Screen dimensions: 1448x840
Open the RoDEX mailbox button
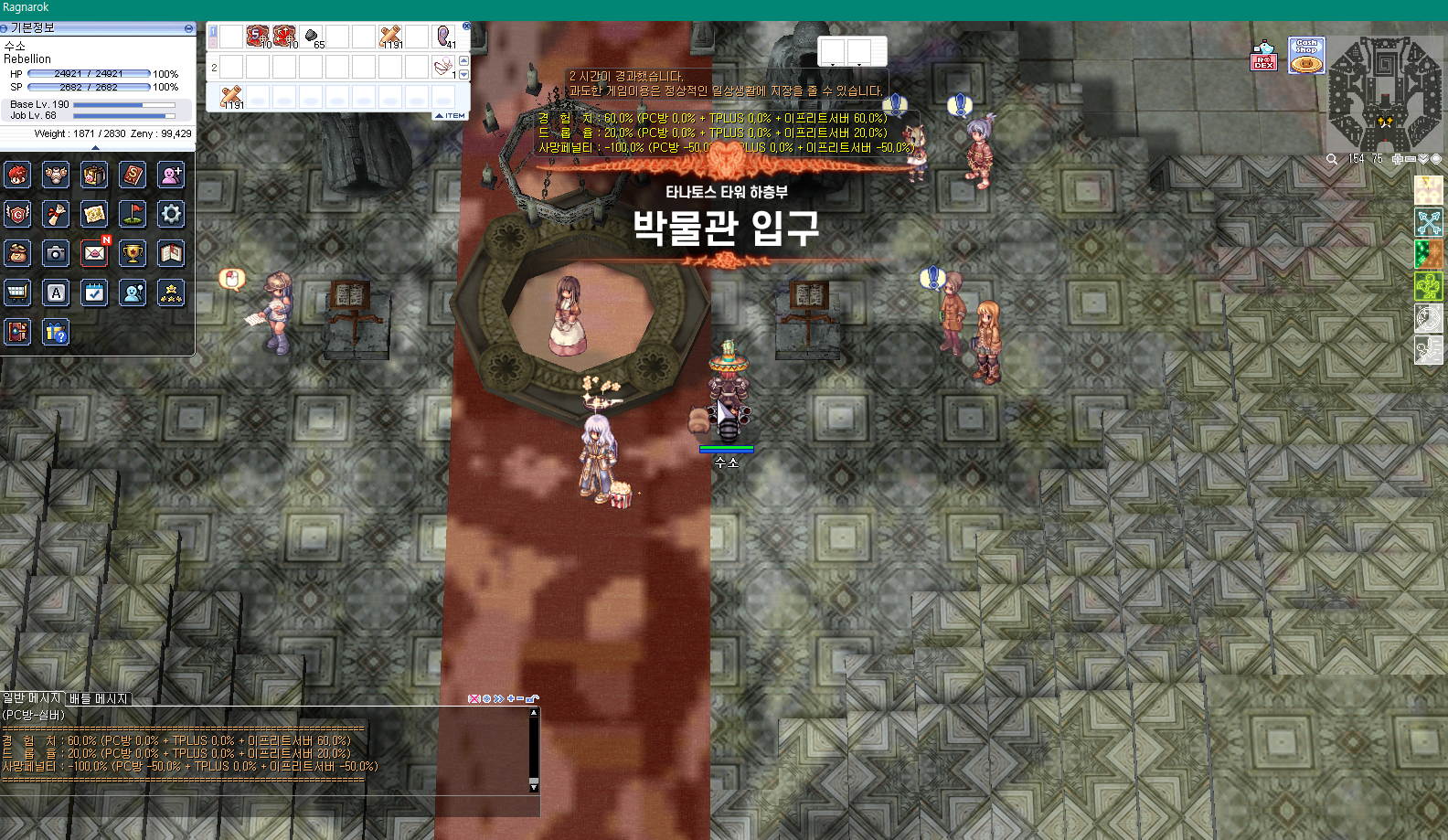click(1264, 60)
